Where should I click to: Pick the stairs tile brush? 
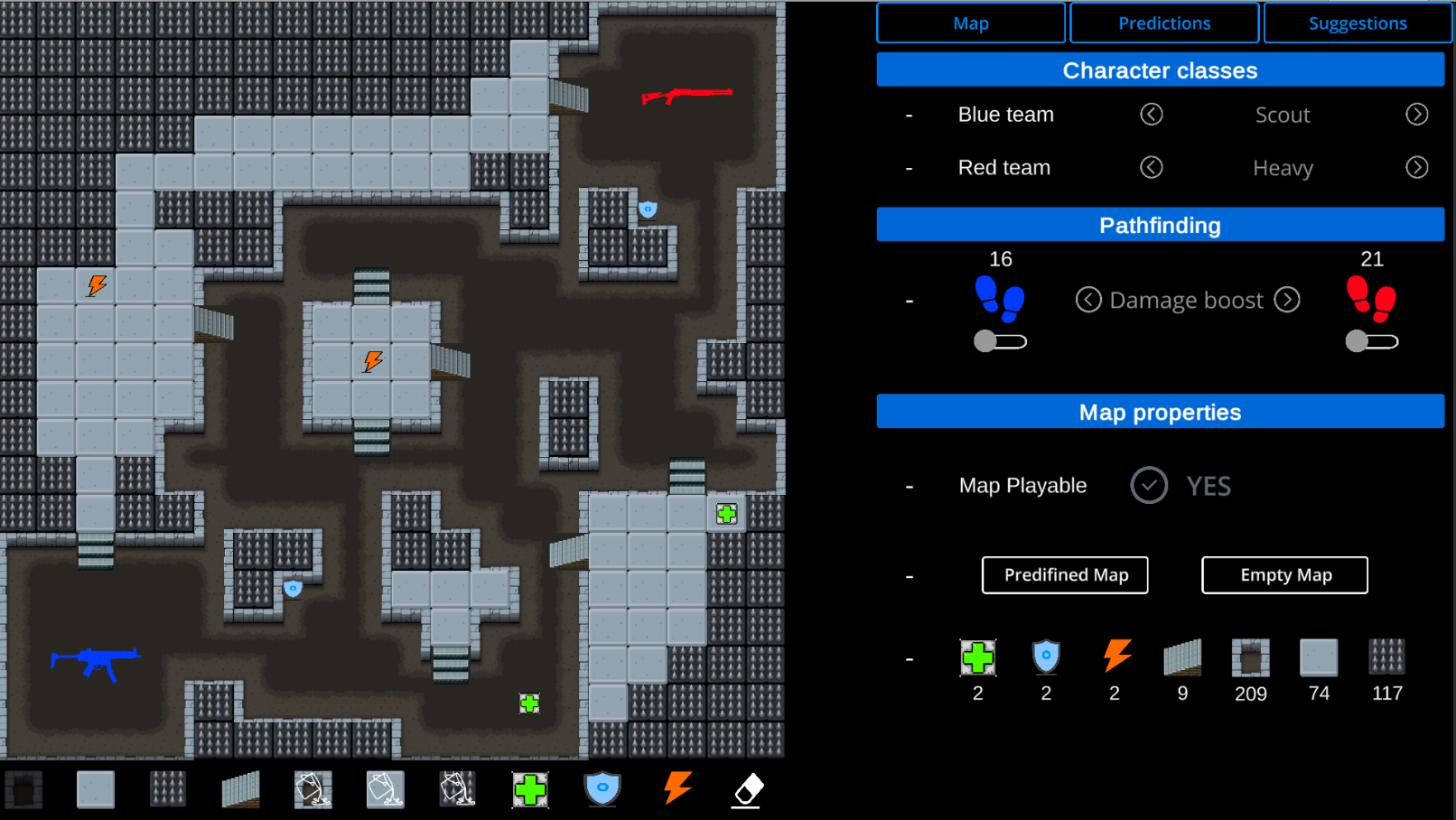coord(240,789)
